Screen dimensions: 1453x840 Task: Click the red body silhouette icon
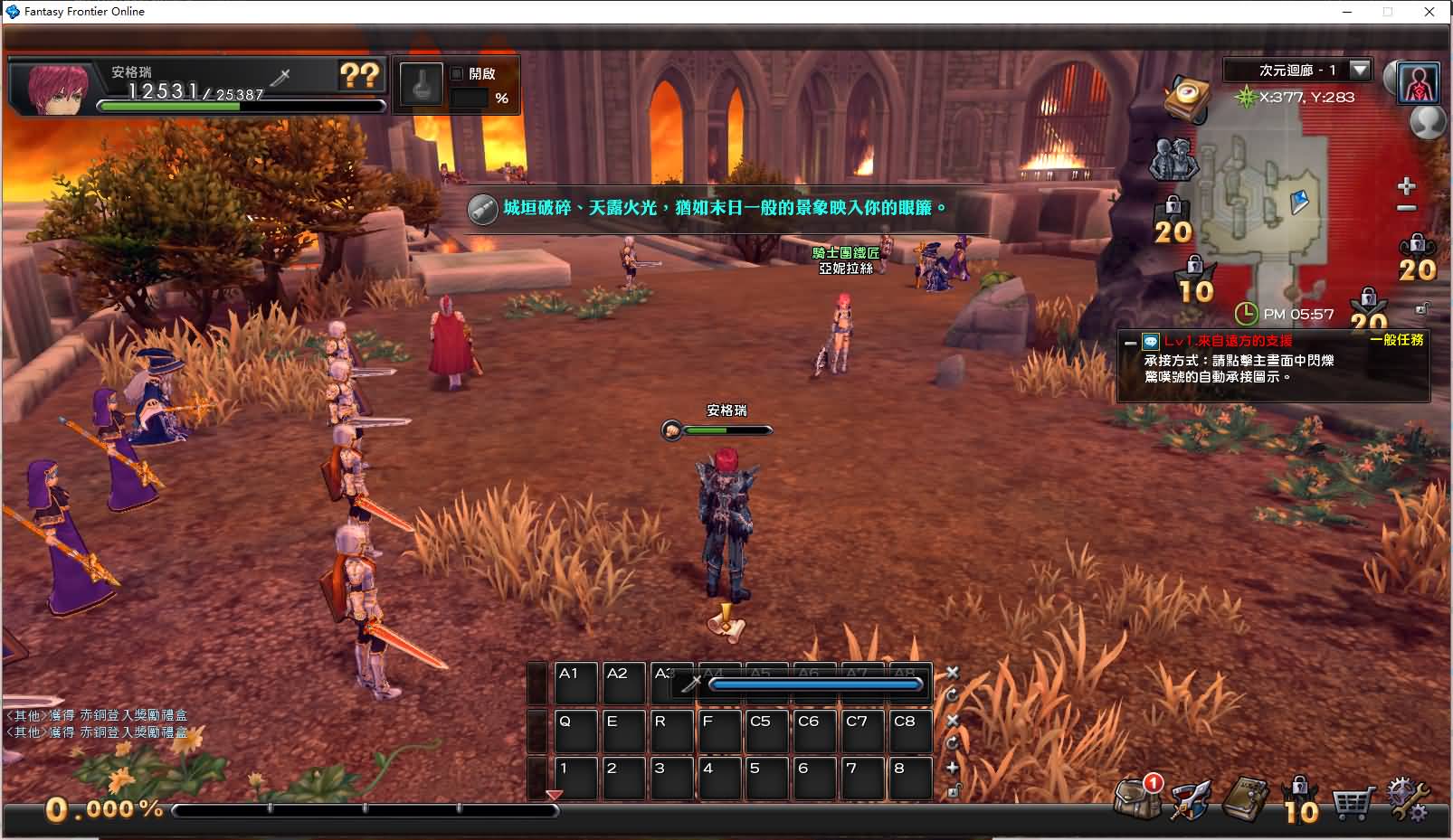[x=1418, y=82]
